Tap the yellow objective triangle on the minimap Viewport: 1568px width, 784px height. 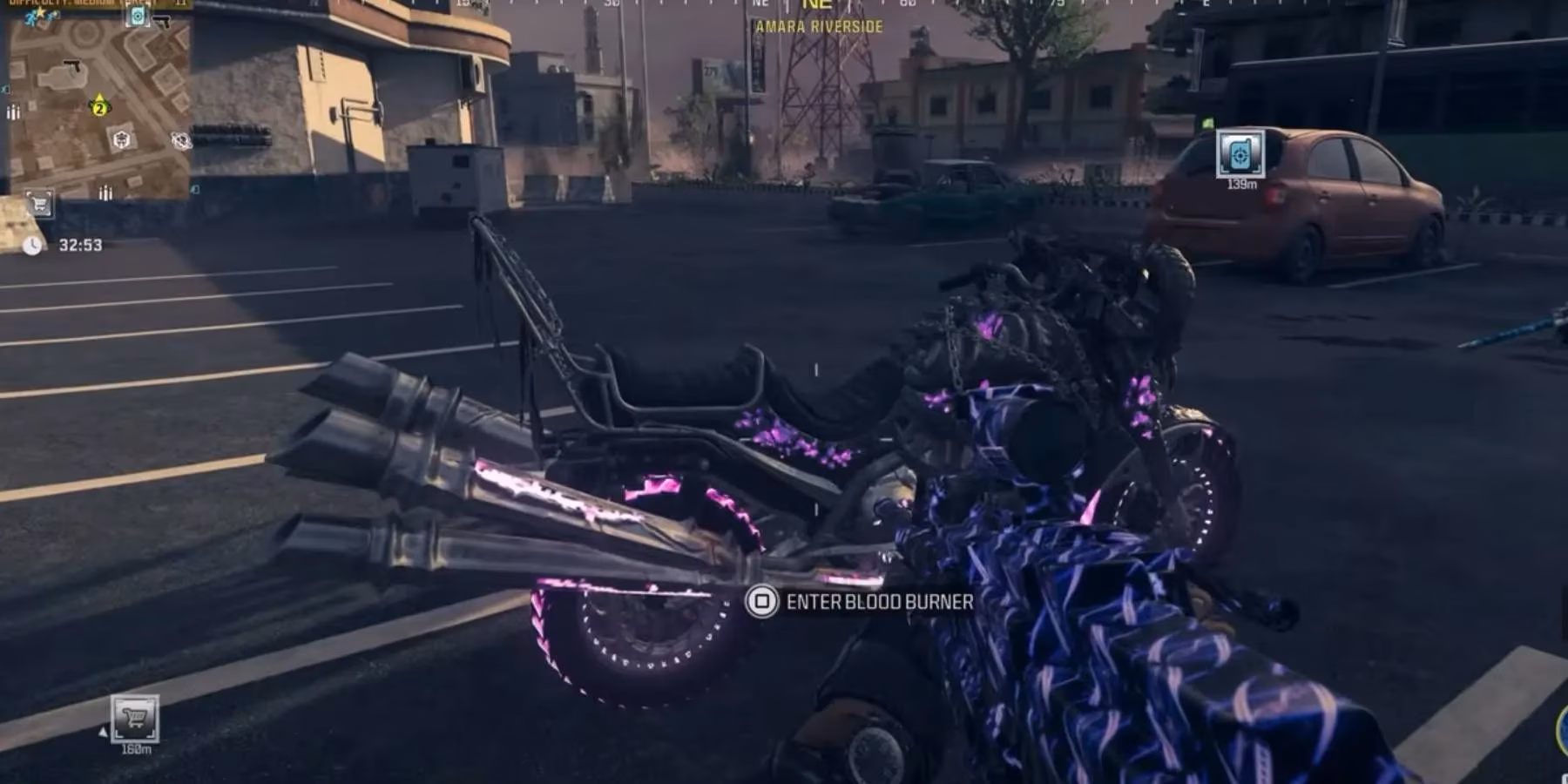(x=99, y=96)
